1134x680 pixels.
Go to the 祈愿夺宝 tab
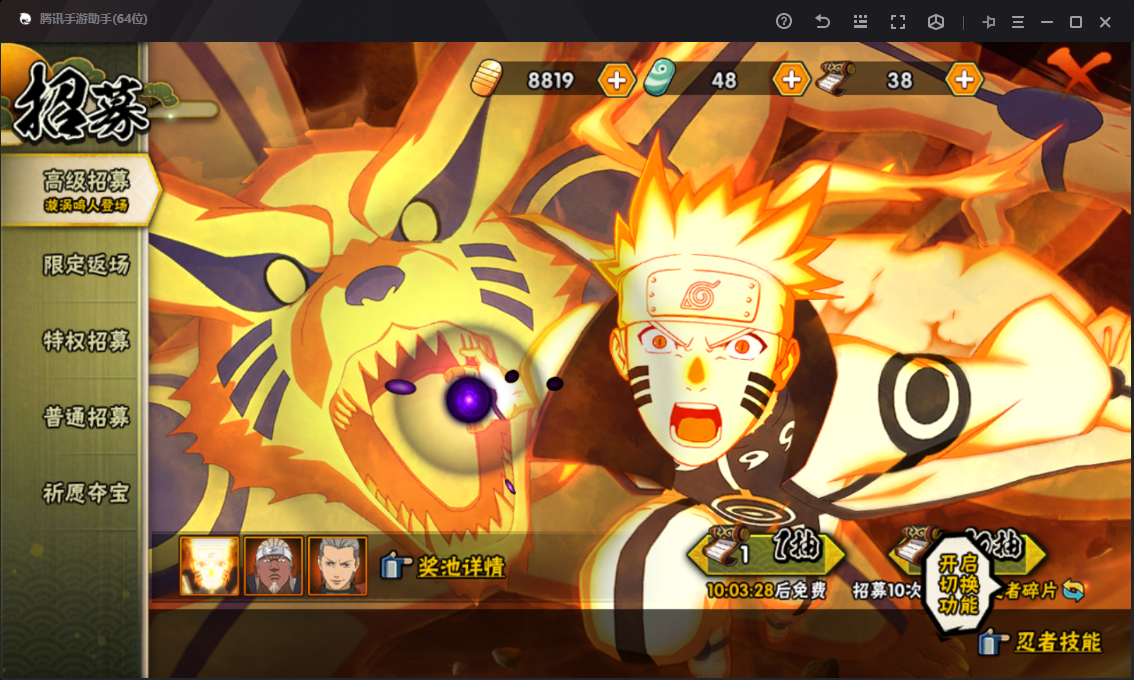click(x=85, y=493)
